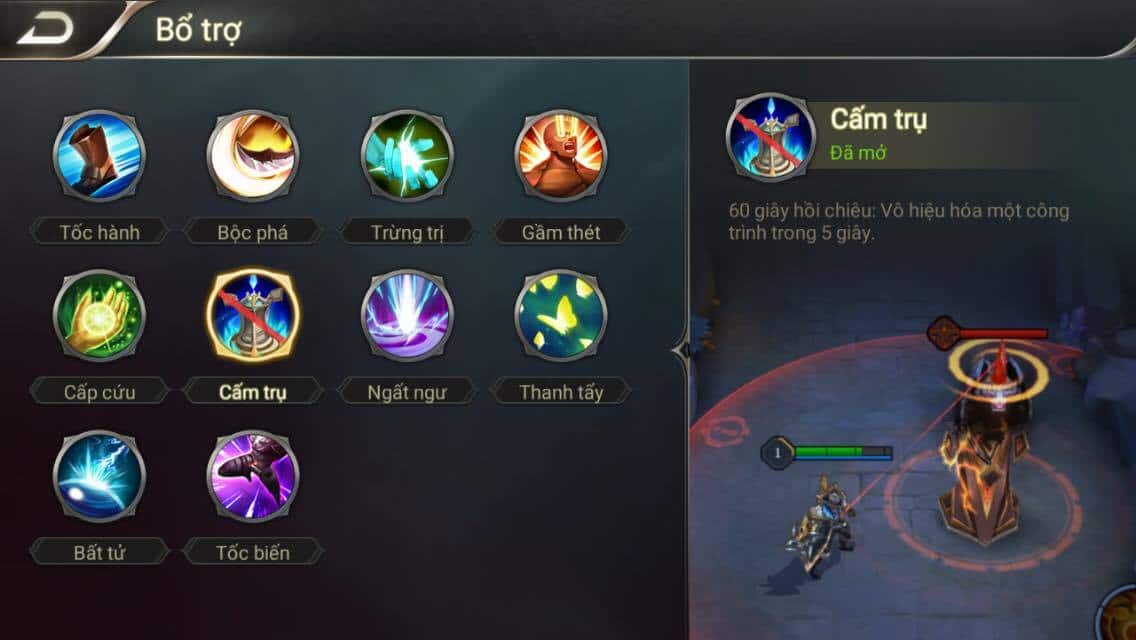Pick the Ngất ngư stun spell
This screenshot has width=1136, height=640.
[x=407, y=316]
